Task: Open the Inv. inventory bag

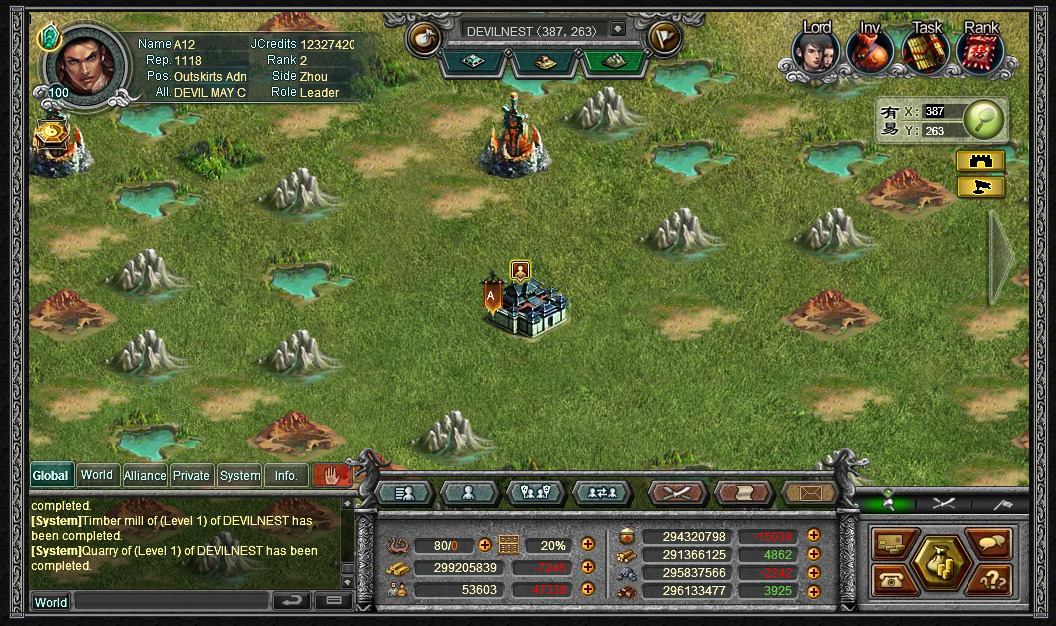Action: click(870, 52)
